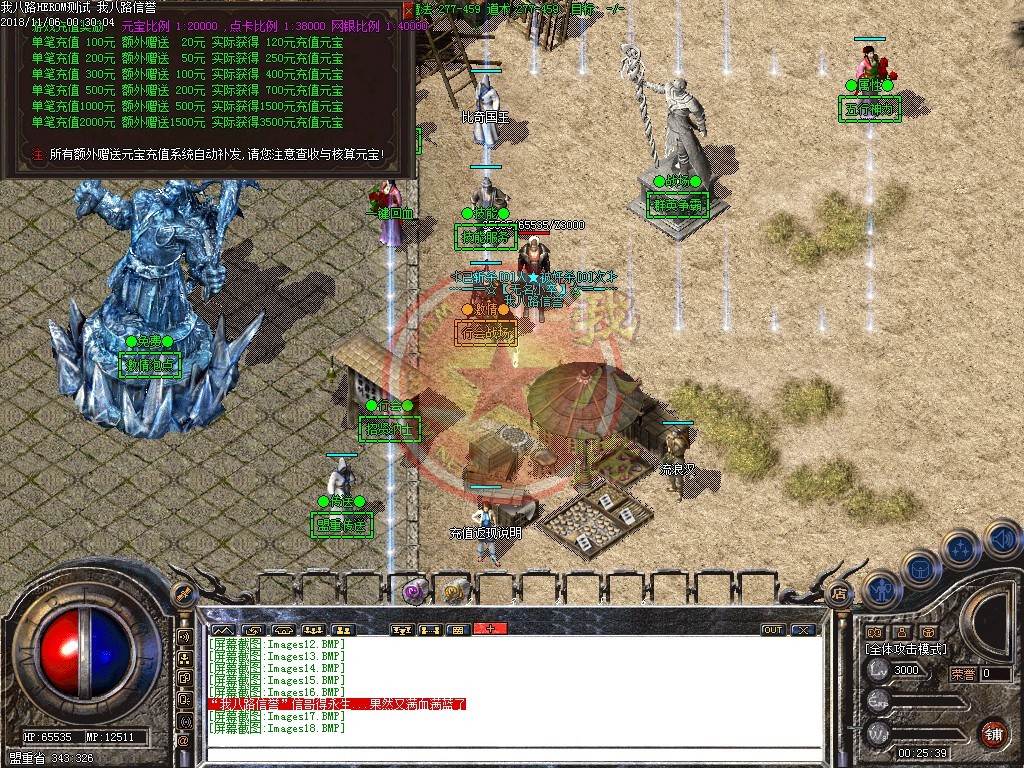The height and width of the screenshot is (768, 1024).
Task: Click the red plus chat button
Action: click(x=490, y=629)
